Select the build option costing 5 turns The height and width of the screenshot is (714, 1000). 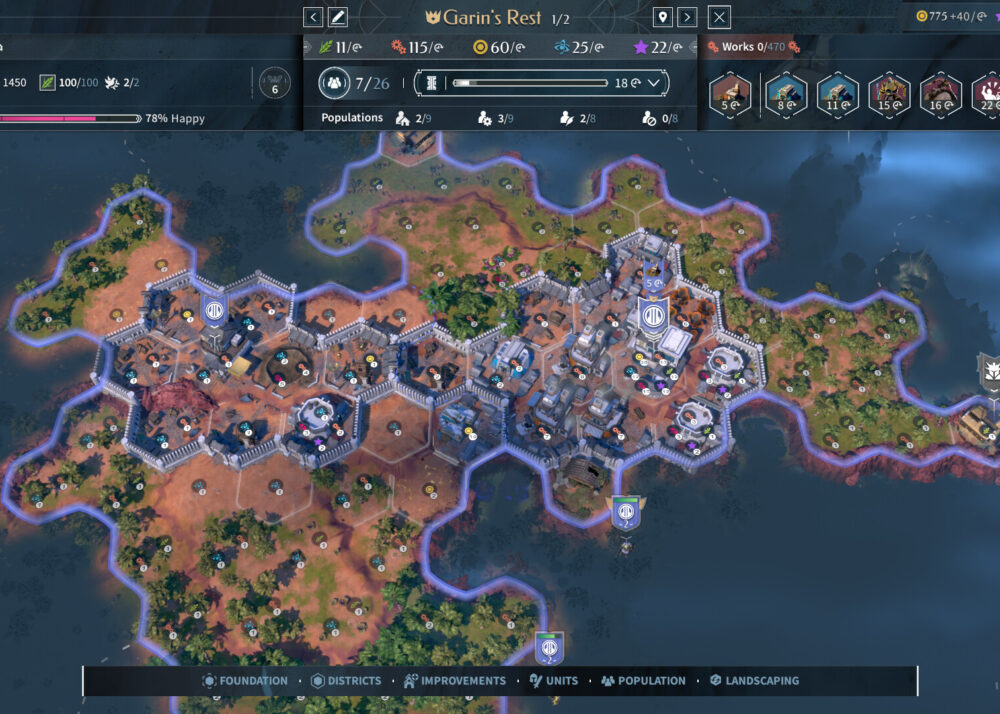pos(730,95)
